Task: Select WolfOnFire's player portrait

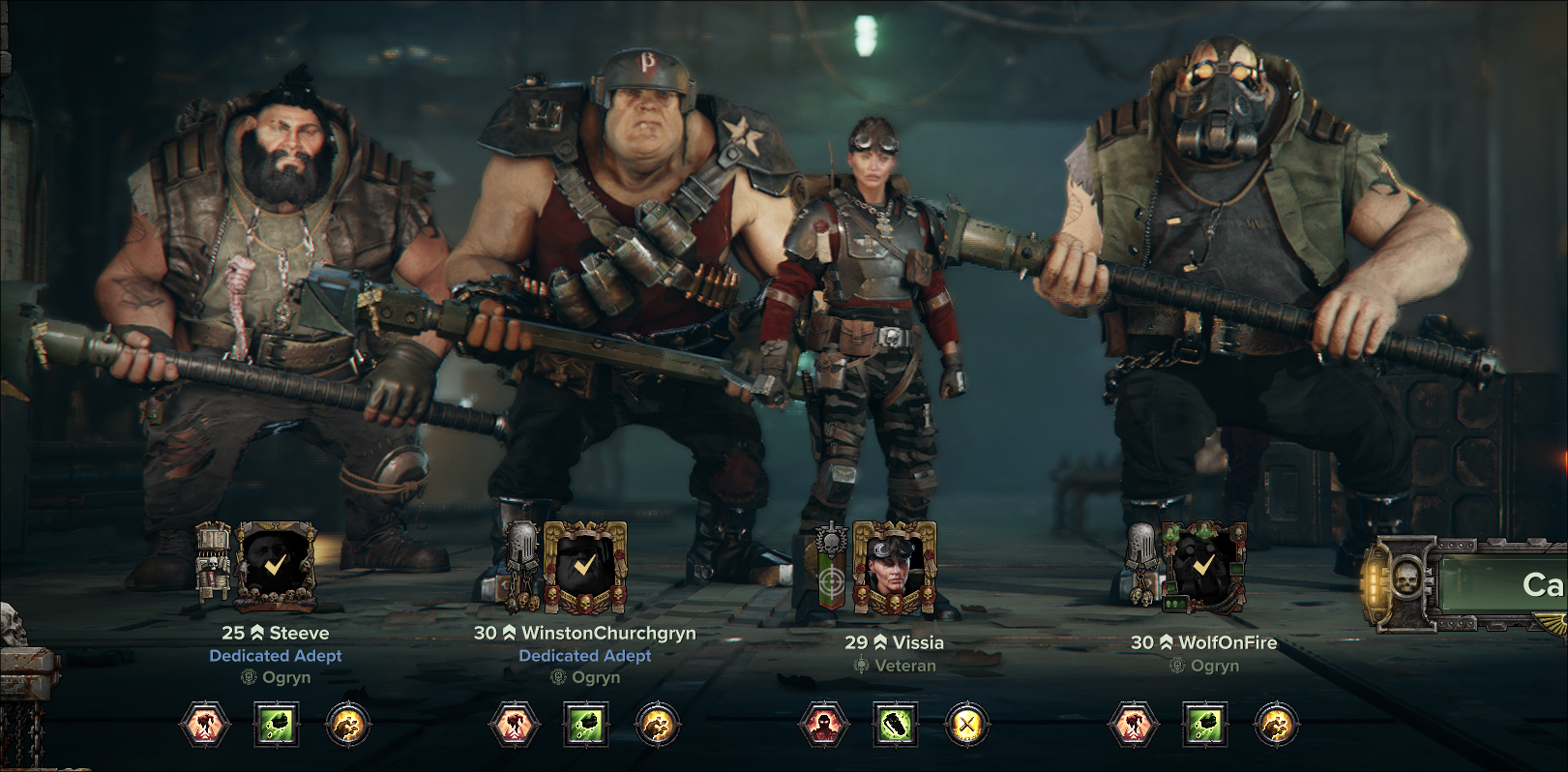Action: click(x=1203, y=565)
